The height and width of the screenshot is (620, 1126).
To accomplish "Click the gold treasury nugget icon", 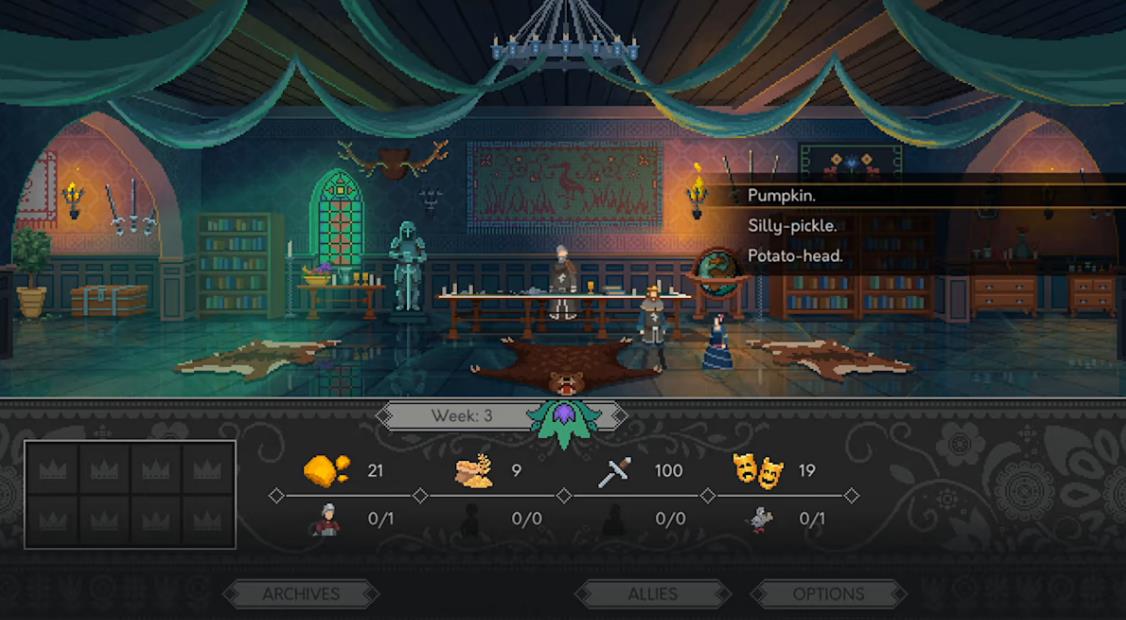I will (x=327, y=470).
